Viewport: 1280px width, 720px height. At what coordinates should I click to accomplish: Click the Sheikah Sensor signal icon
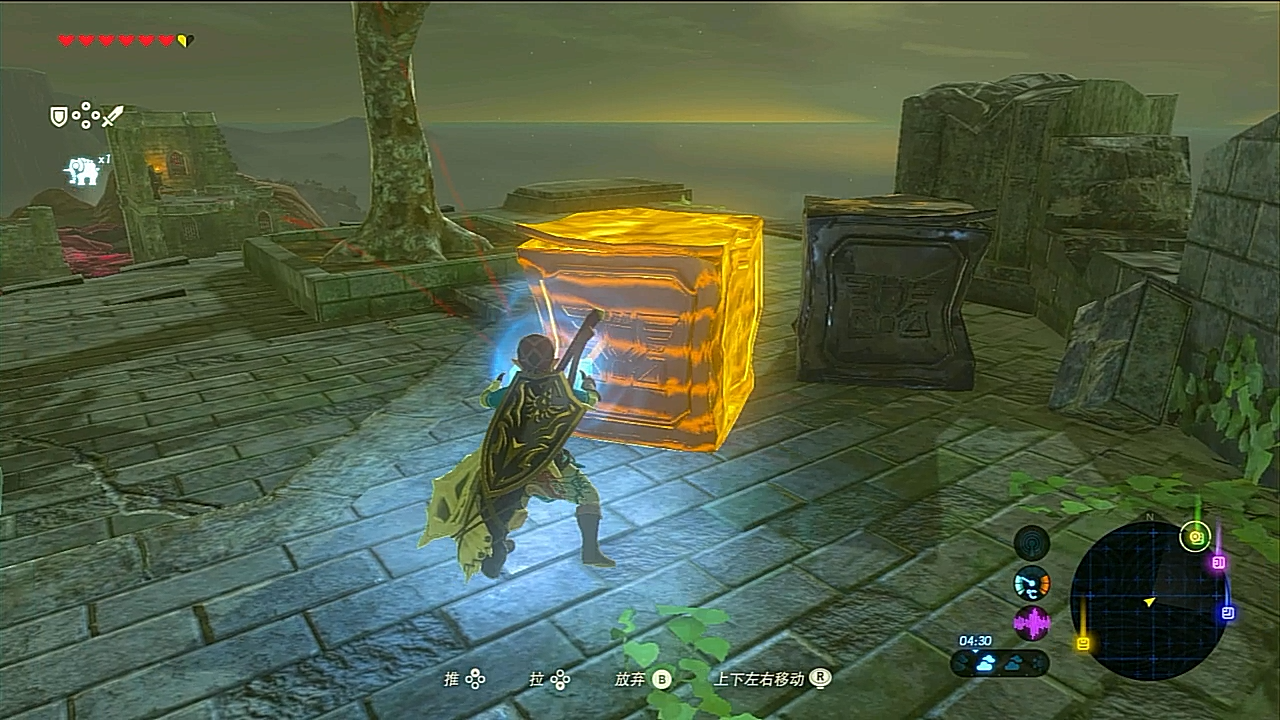1032,543
